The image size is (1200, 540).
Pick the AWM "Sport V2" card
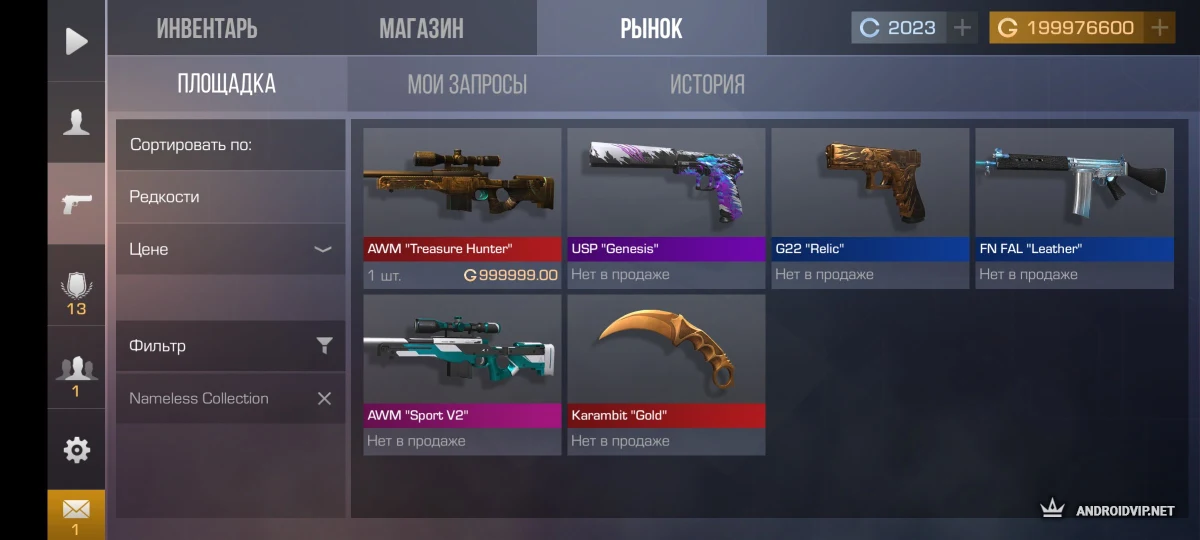click(x=462, y=374)
